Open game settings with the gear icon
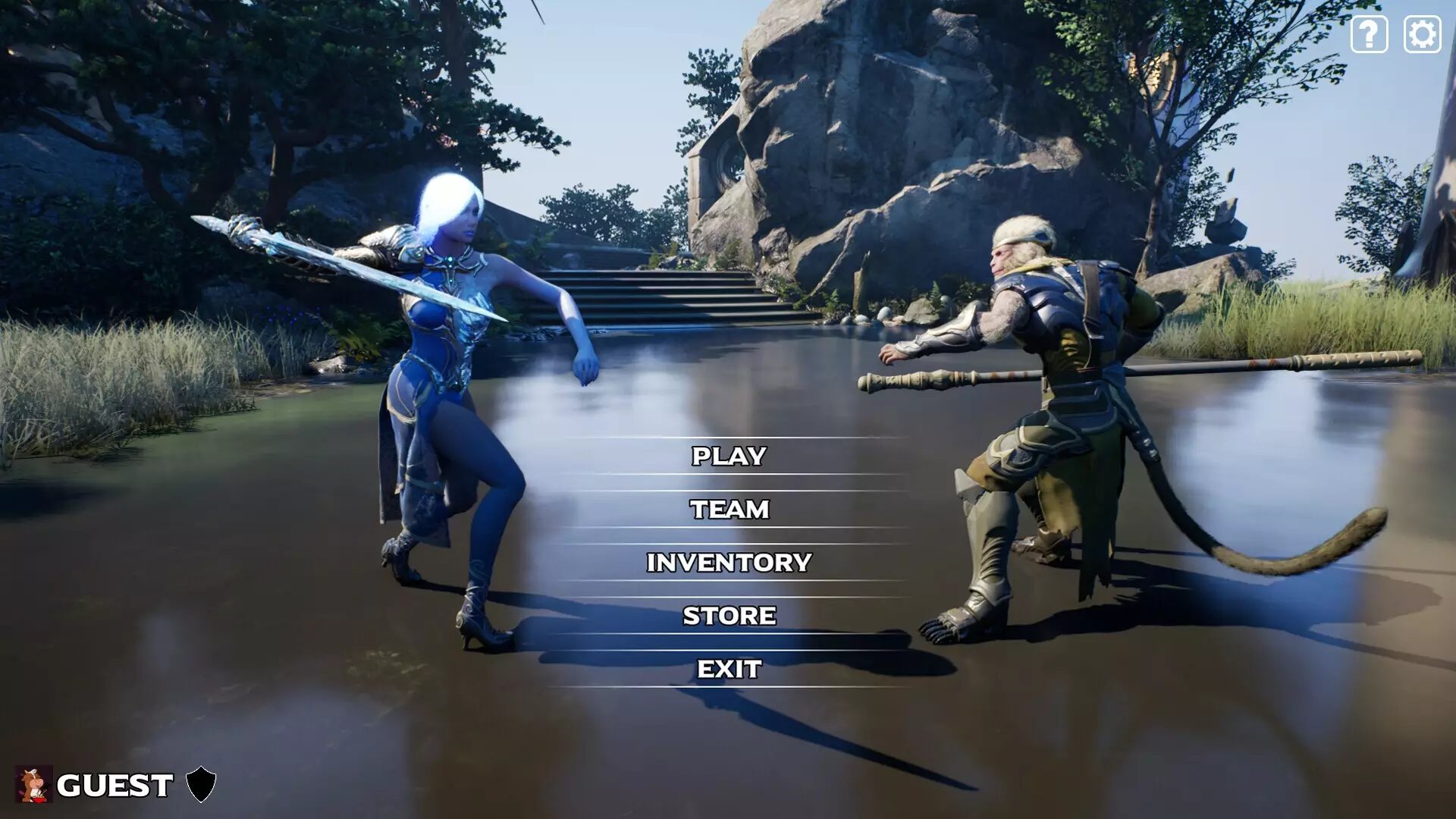The width and height of the screenshot is (1456, 819). (x=1422, y=33)
